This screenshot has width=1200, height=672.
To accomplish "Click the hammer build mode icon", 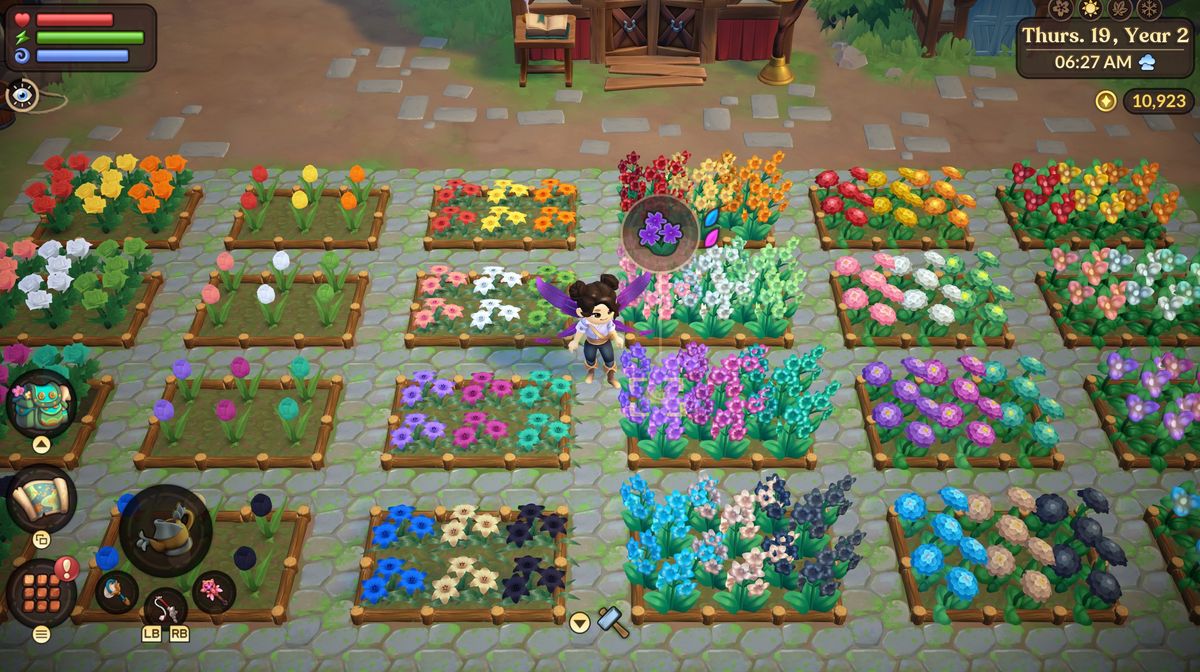I will click(x=612, y=622).
